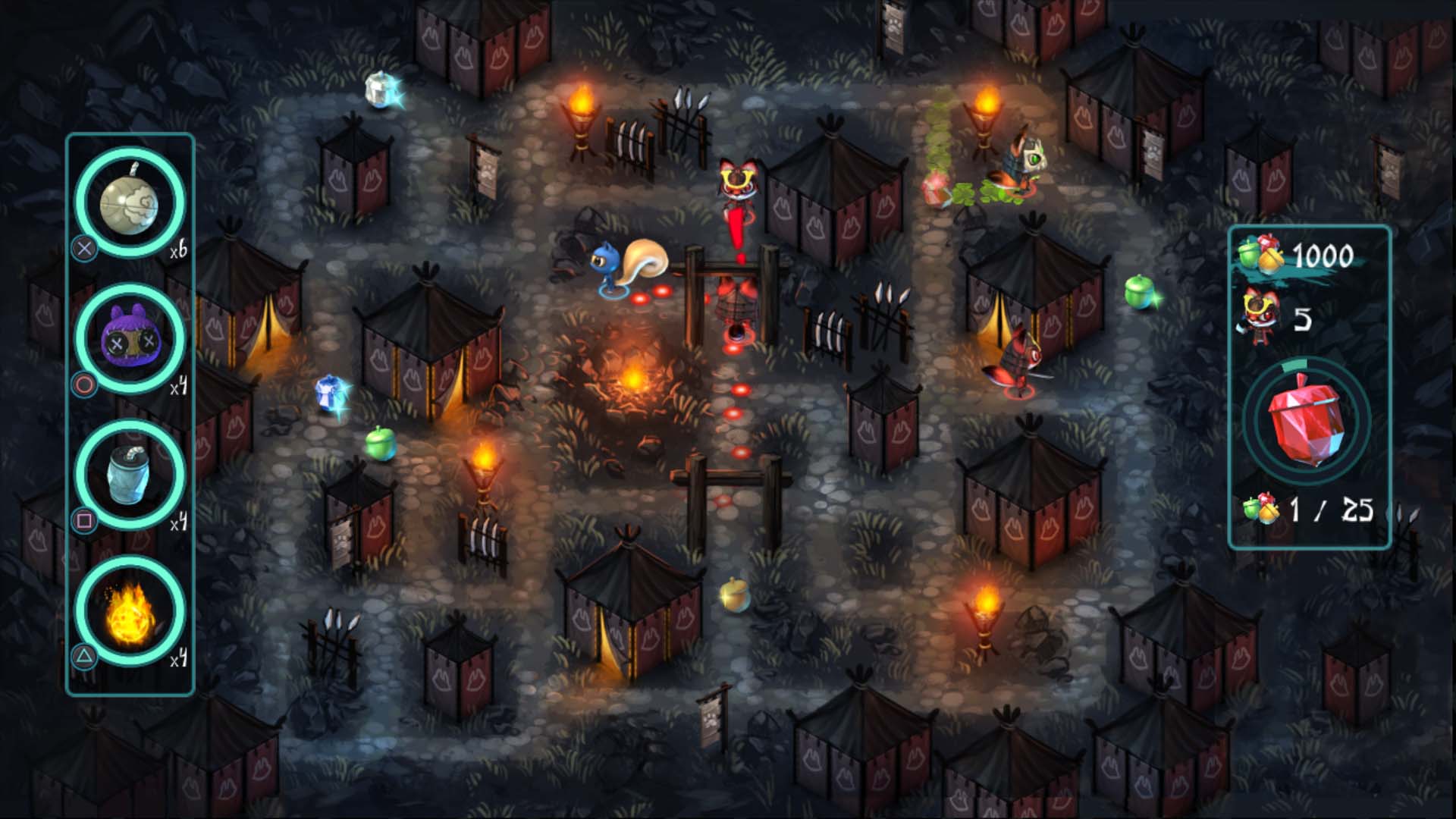Use the fireball item slot
The image size is (1456, 819).
click(x=130, y=611)
